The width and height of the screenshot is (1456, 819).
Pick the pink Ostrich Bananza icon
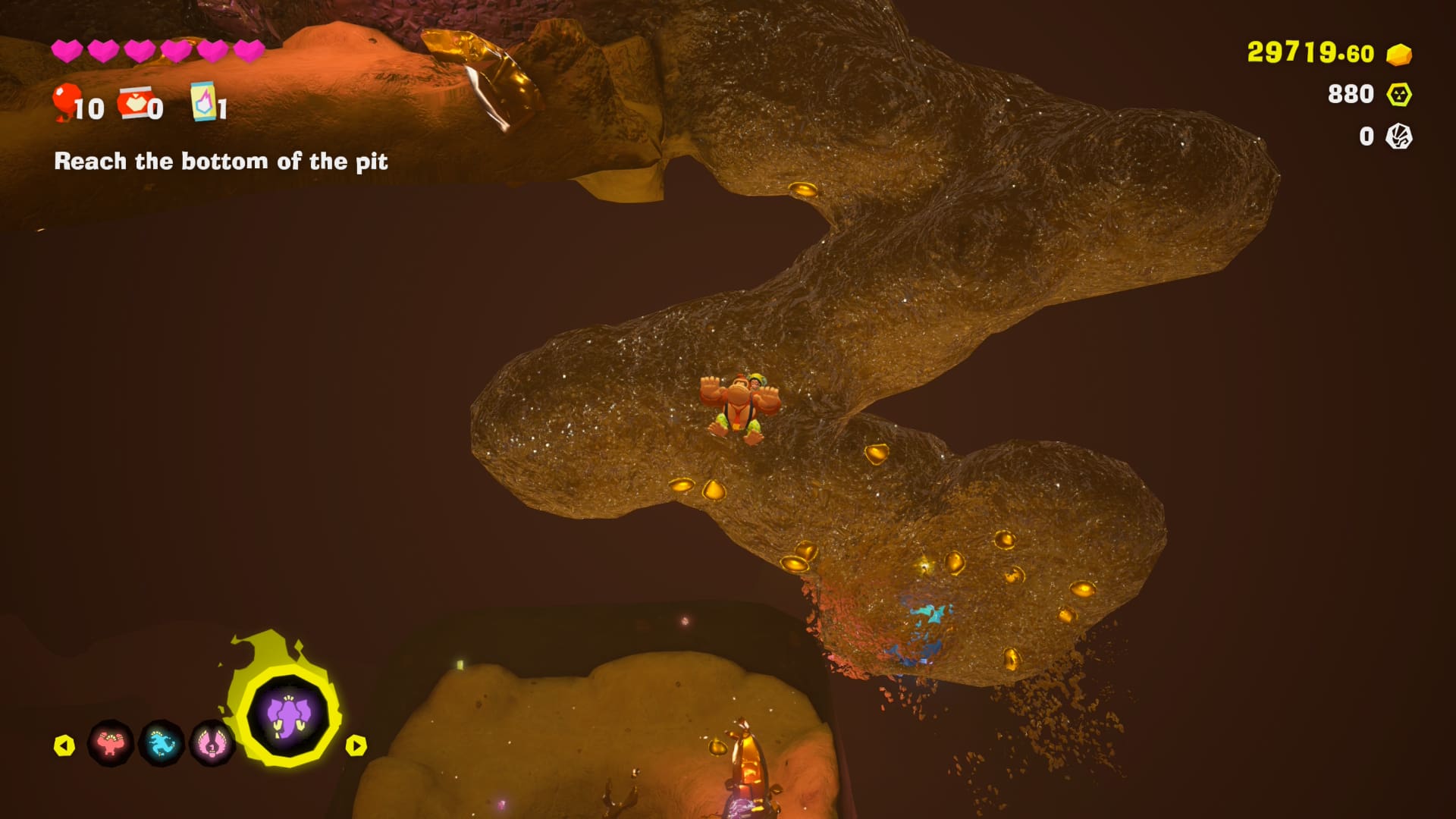[x=212, y=744]
